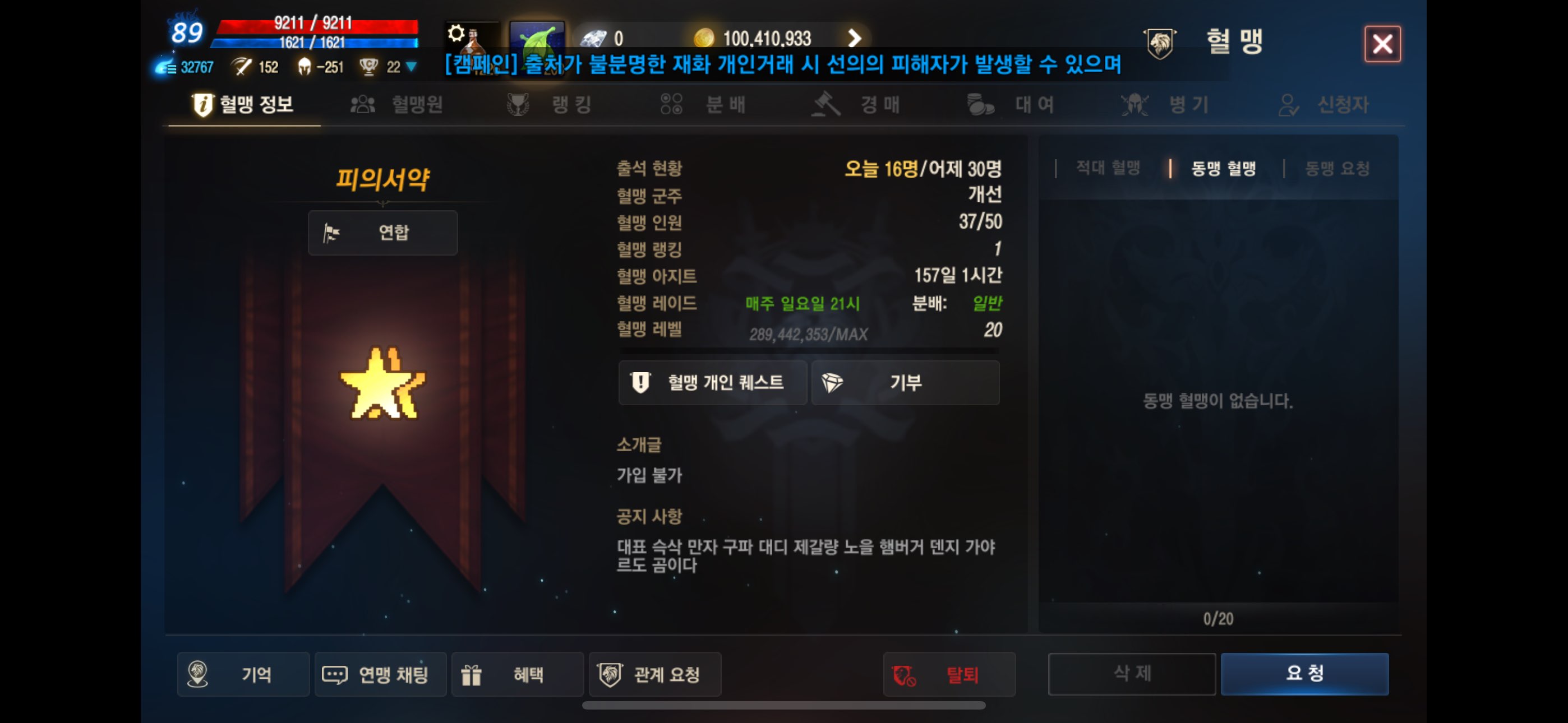Viewport: 1568px width, 723px height.
Task: Open the 혈맹 개인 퀘스트 panel
Action: (x=712, y=383)
